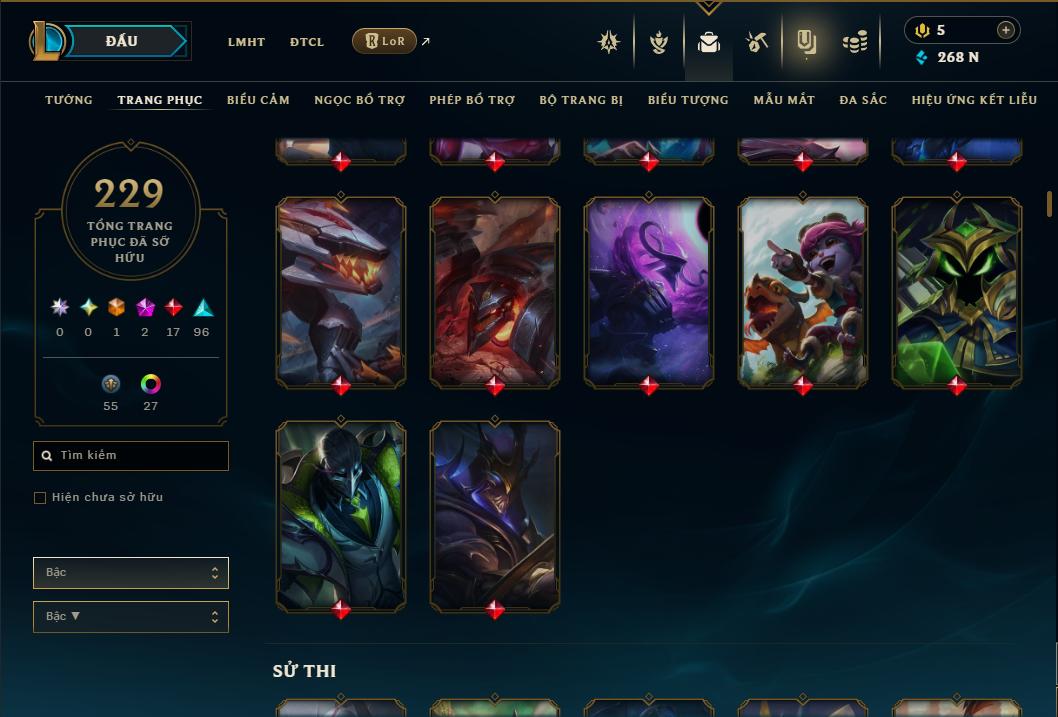This screenshot has width=1058, height=717.
Task: Show the BIỂU TƯỢNG tab
Action: point(688,100)
